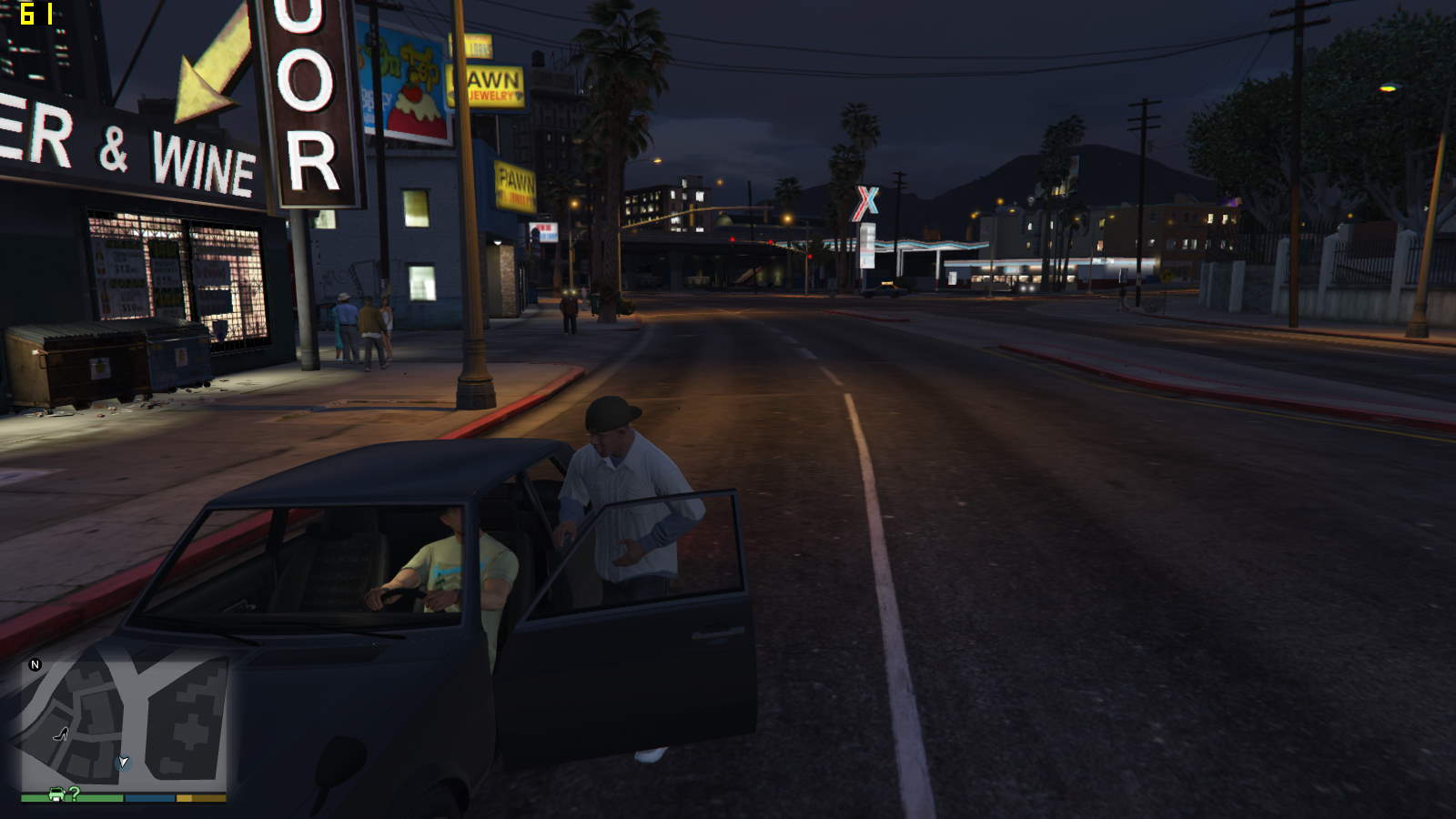The image size is (1456, 819).
Task: Select the high heel strip club blip
Action: coord(60,733)
